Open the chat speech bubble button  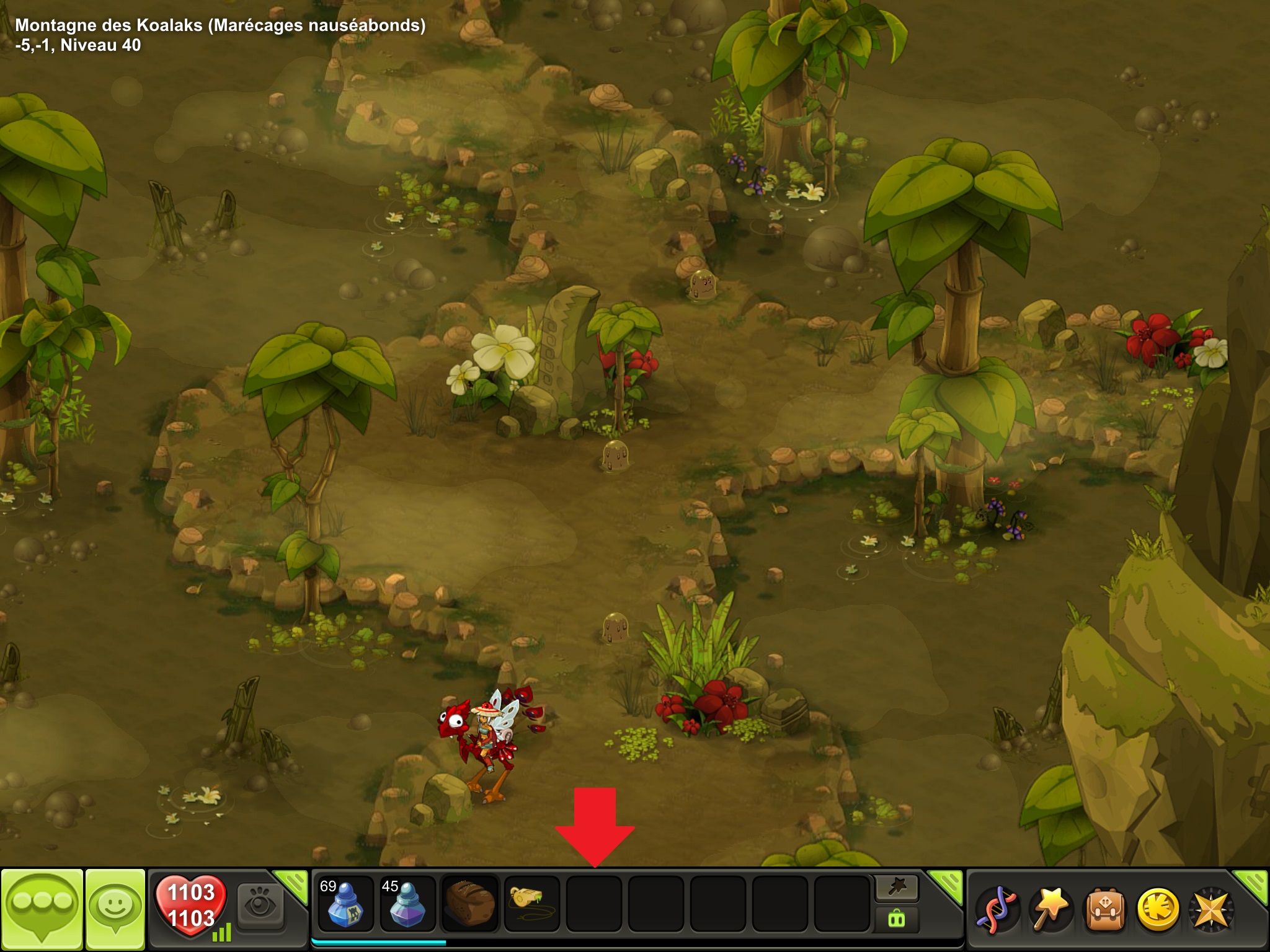point(42,909)
